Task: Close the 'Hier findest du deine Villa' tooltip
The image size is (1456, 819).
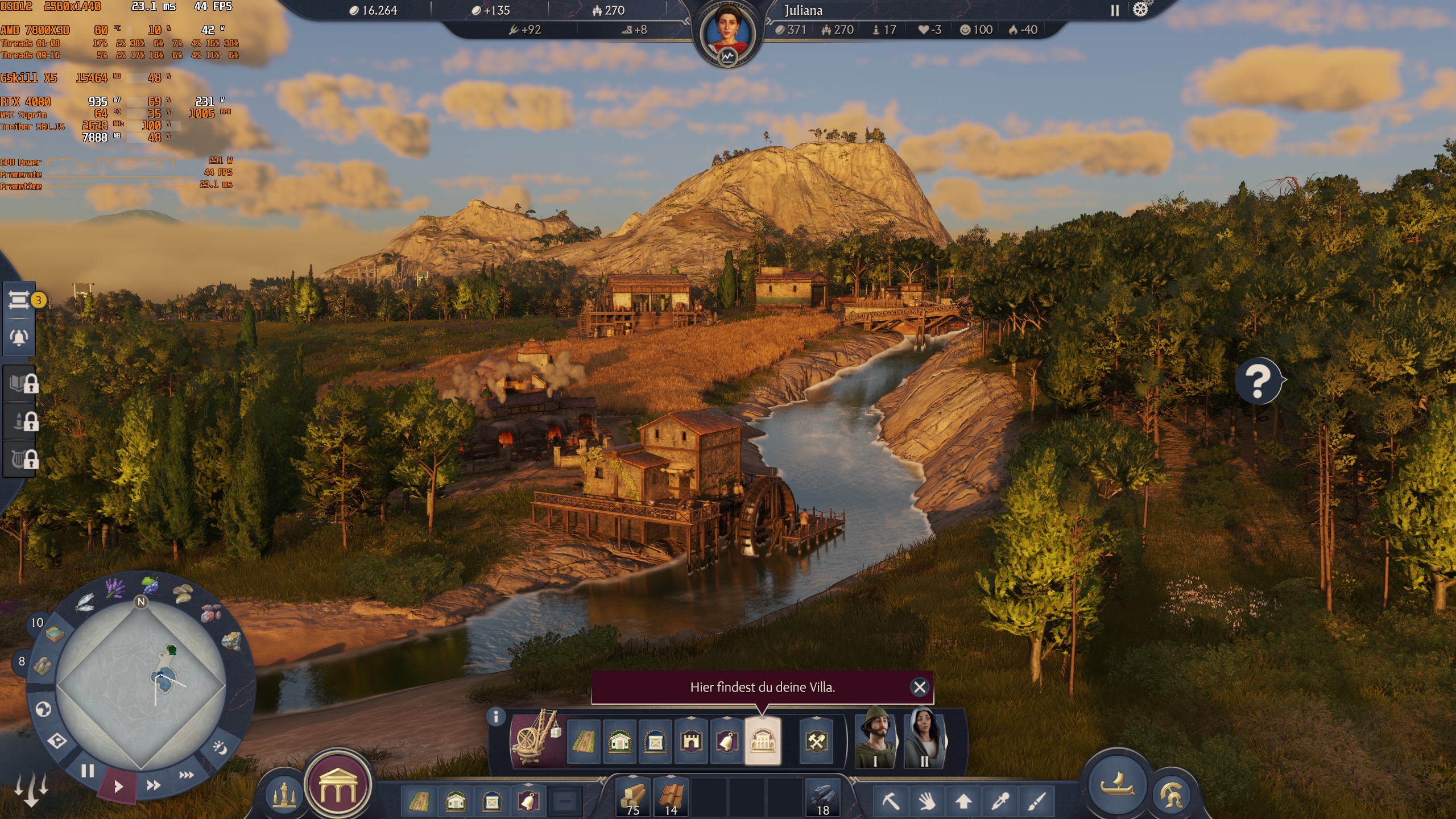Action: [x=919, y=687]
